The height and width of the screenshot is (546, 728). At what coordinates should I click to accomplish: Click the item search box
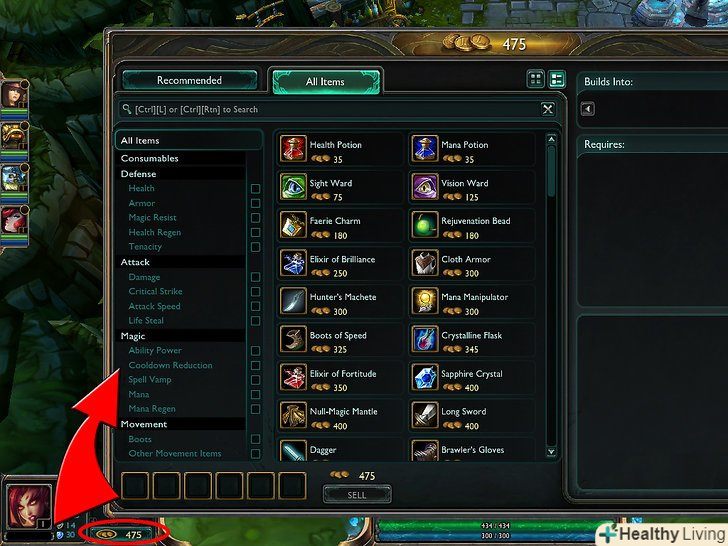pyautogui.click(x=330, y=109)
